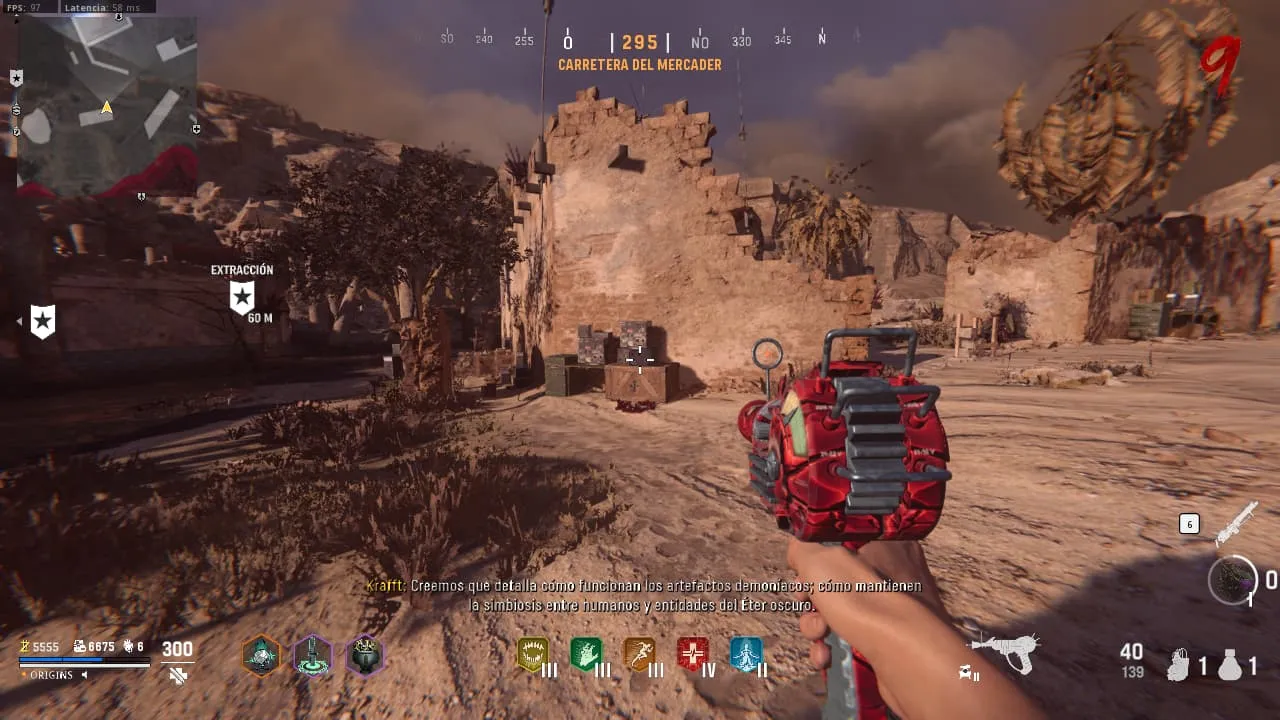1280x720 pixels.
Task: Click the yellow toothed-mouth perk icon
Action: (533, 655)
